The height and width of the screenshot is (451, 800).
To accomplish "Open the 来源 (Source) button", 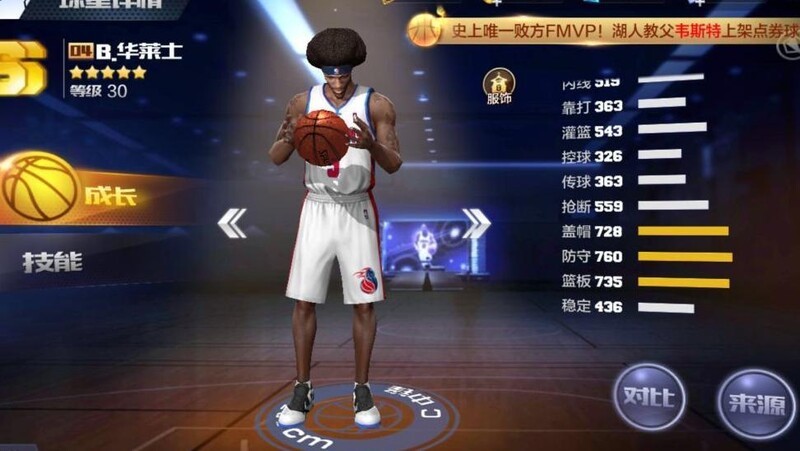I will point(756,402).
